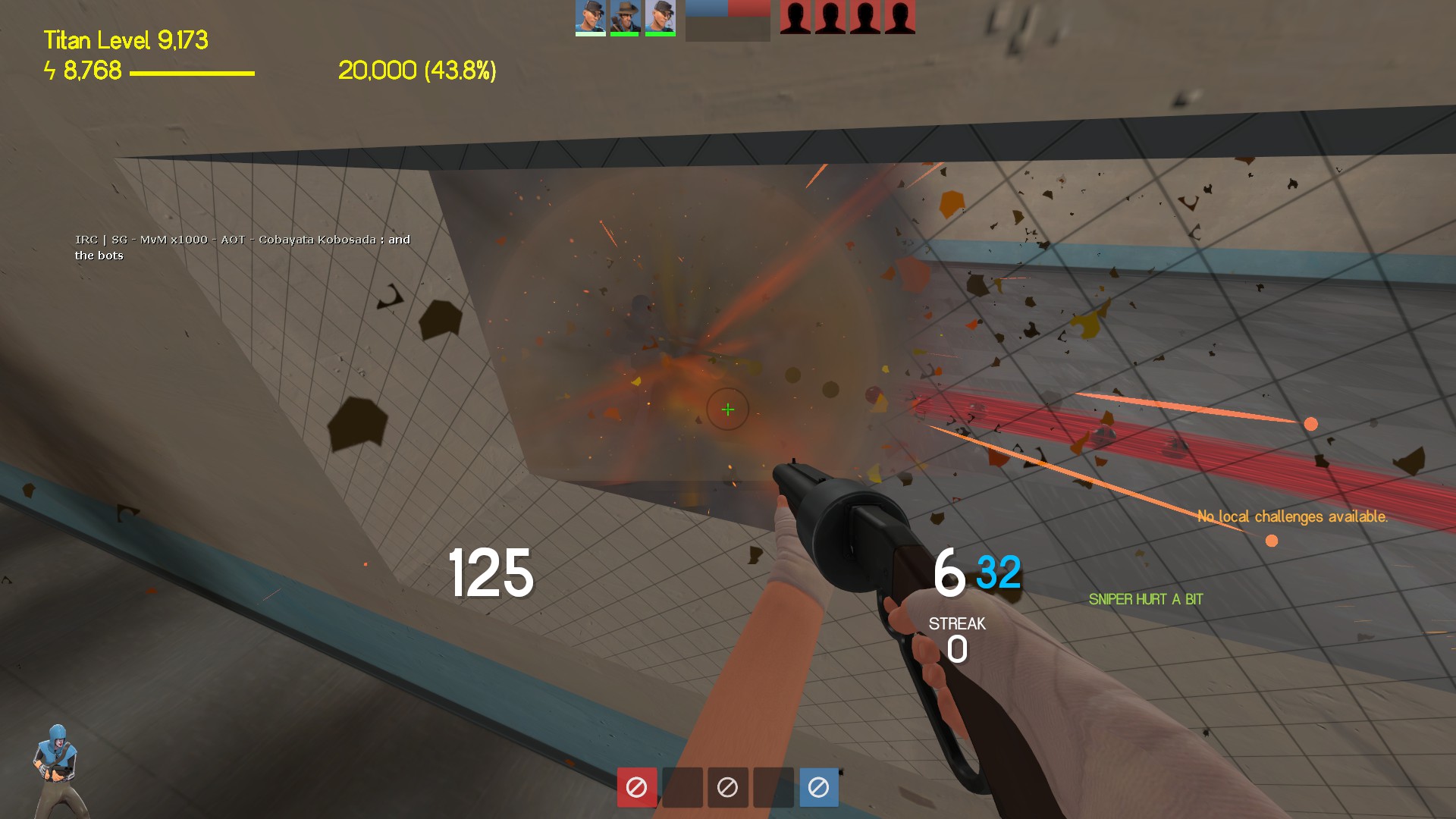Click the blue locked control point icon
Viewport: 1456px width, 819px height.
tap(818, 787)
